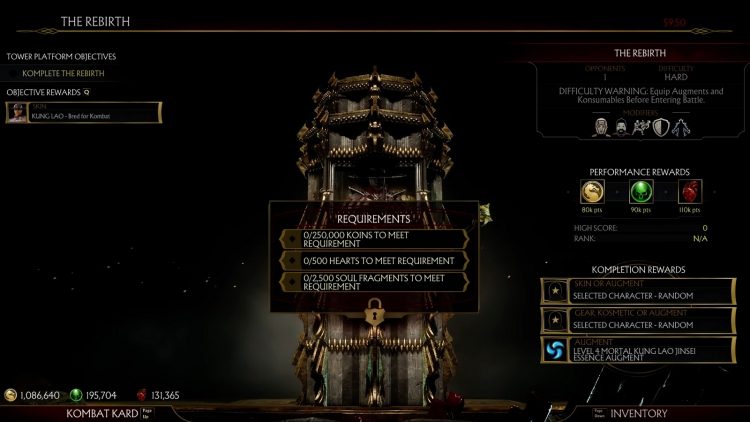View the Kung Lao Jinsei Essence Augment reward
The image size is (750, 422).
tap(638, 348)
